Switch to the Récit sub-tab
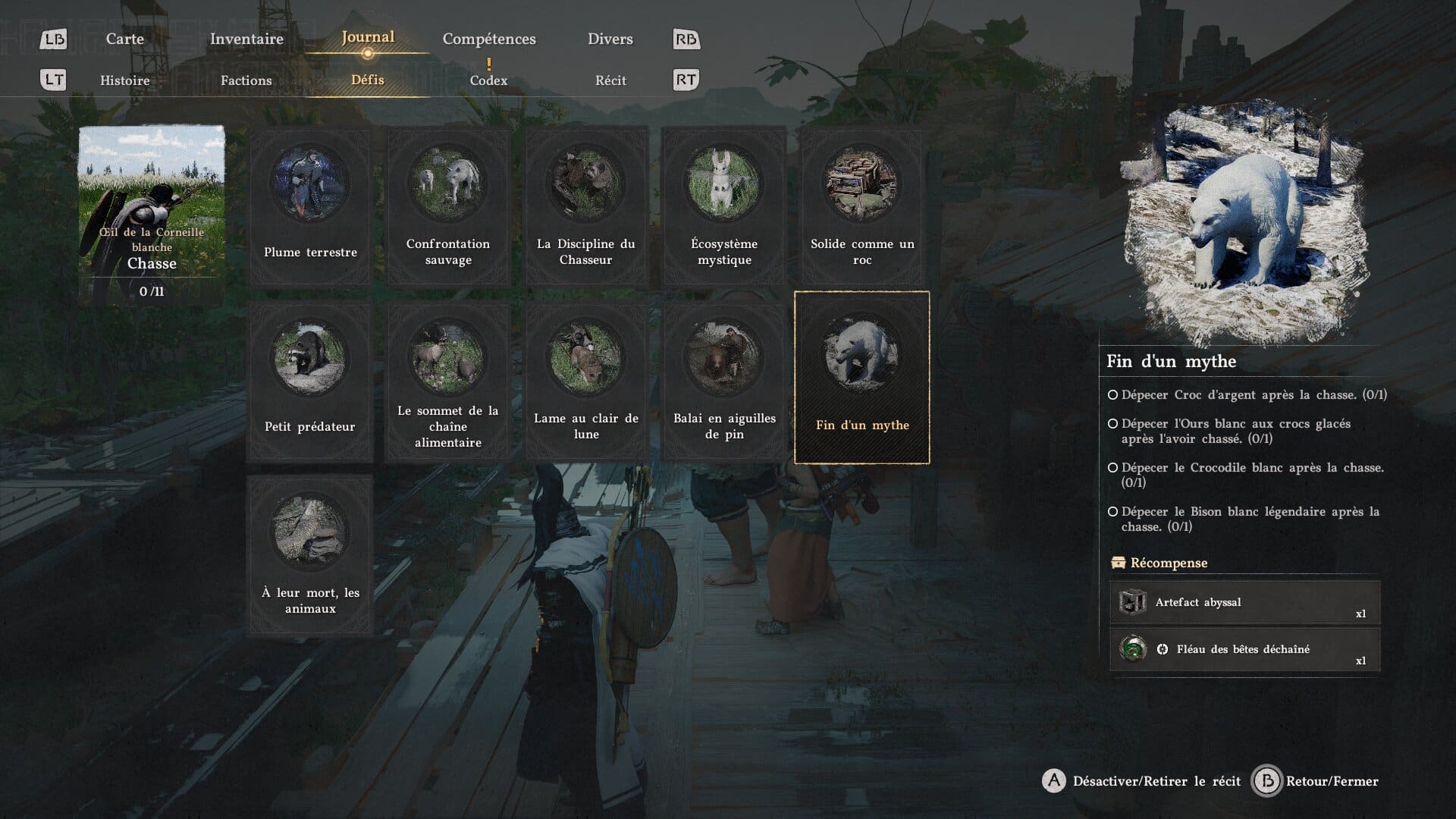Image resolution: width=1456 pixels, height=819 pixels. tap(610, 80)
